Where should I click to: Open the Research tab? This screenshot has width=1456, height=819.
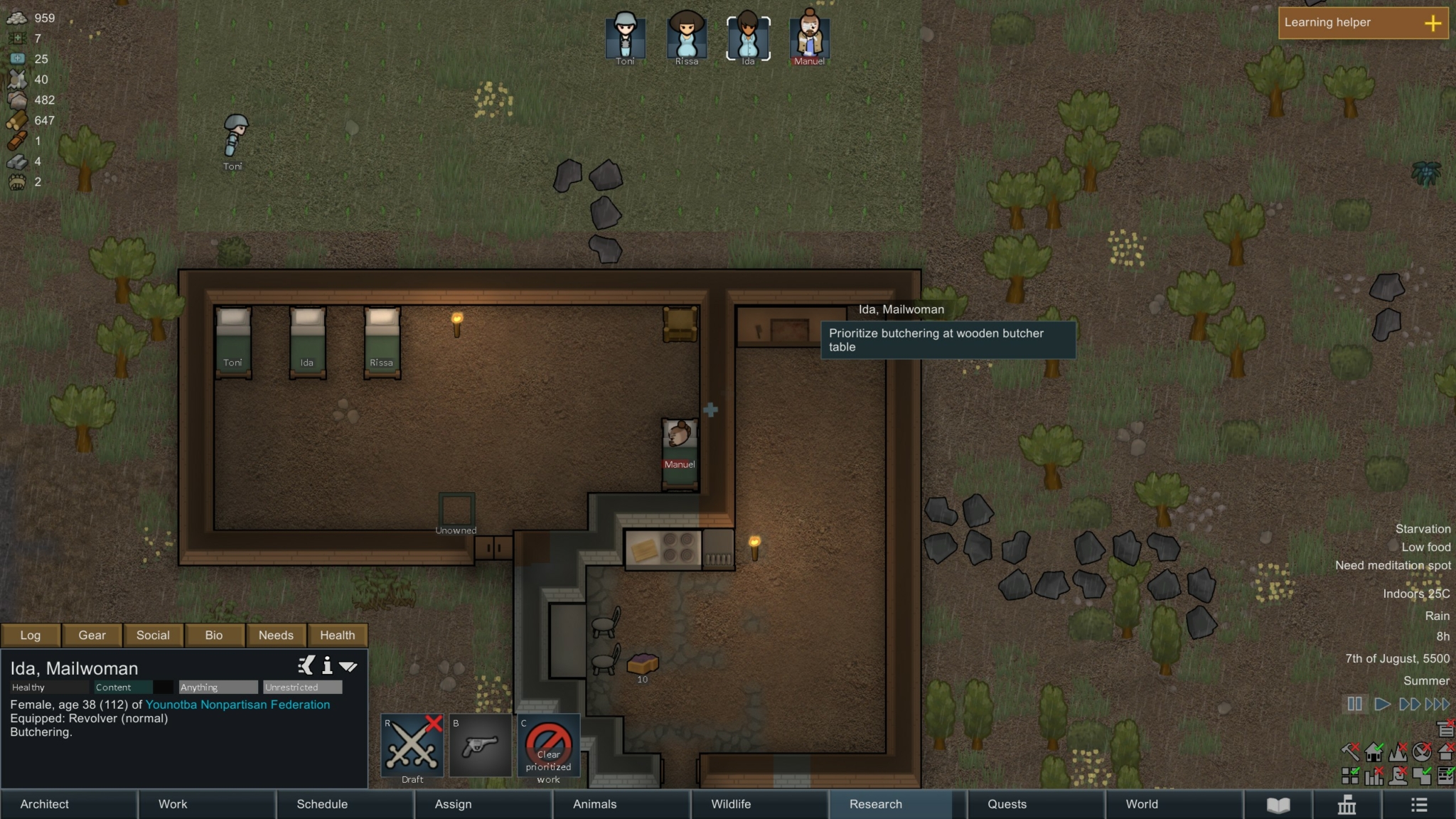click(874, 804)
